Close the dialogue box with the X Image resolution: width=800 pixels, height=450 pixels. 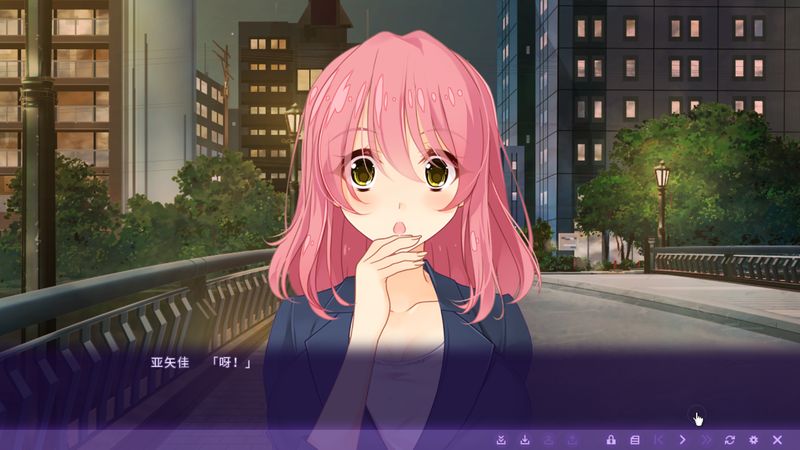pos(777,440)
